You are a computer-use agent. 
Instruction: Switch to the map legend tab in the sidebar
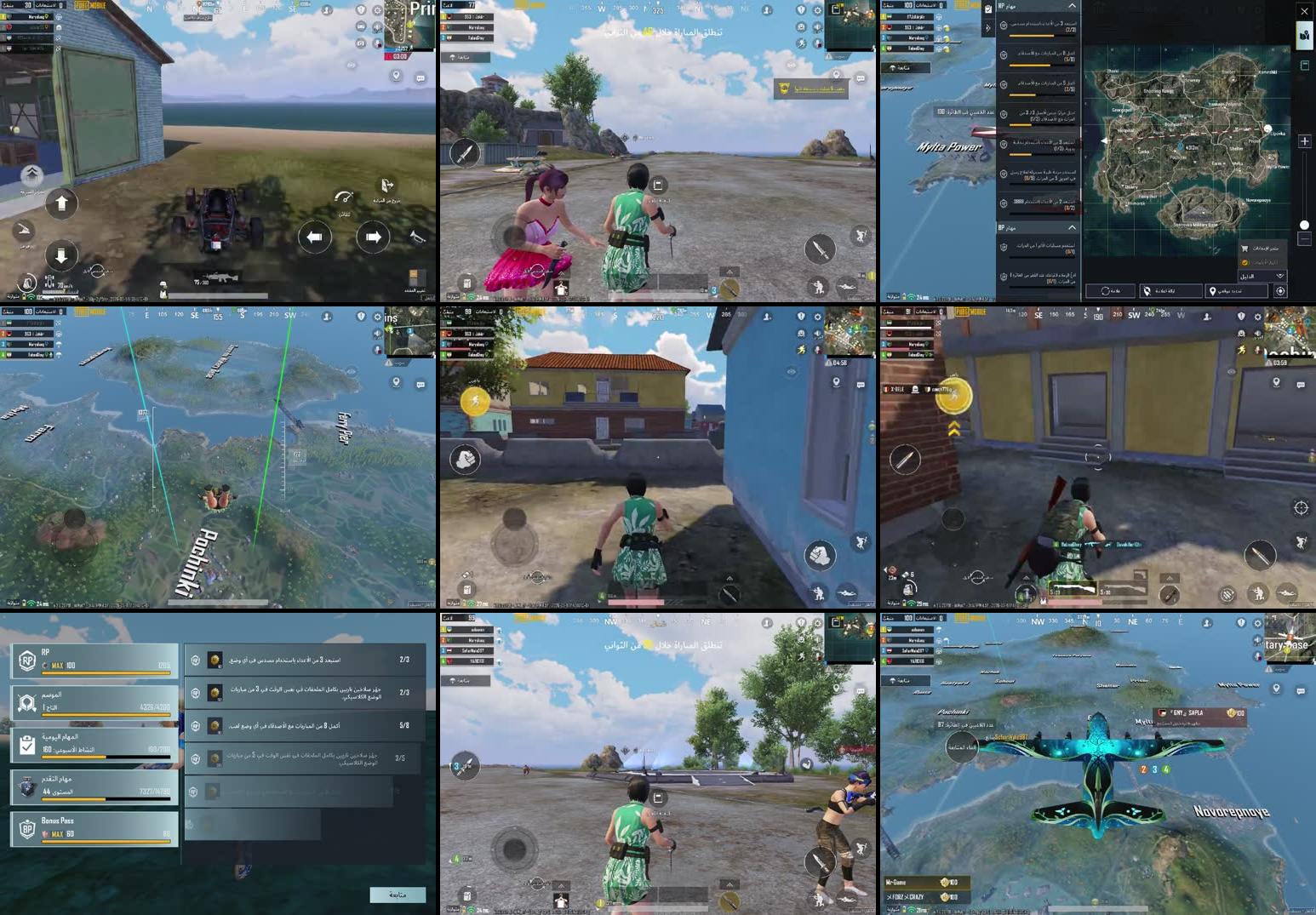(1305, 66)
